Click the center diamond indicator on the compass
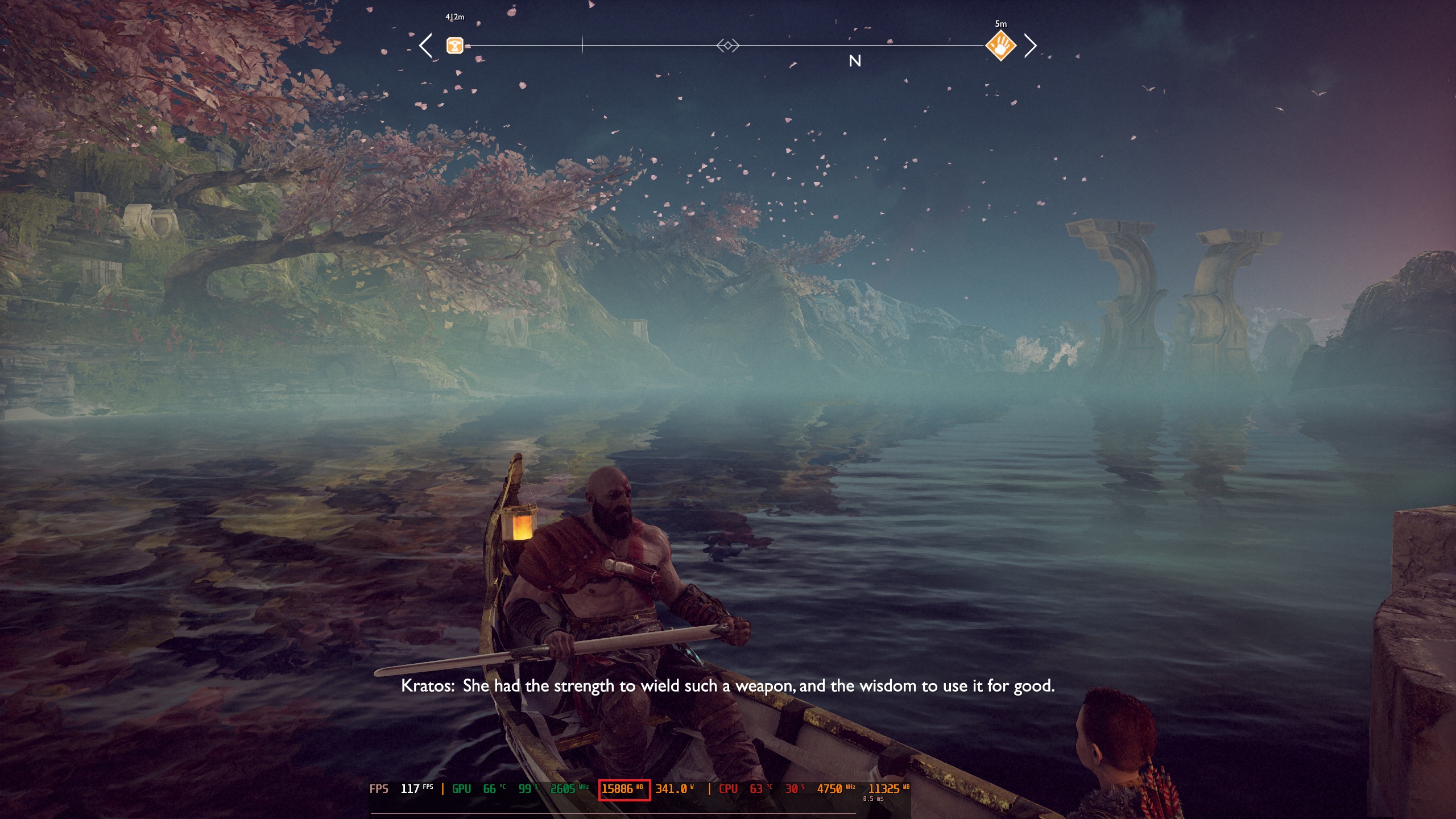The width and height of the screenshot is (1456, 819). pyautogui.click(x=727, y=45)
